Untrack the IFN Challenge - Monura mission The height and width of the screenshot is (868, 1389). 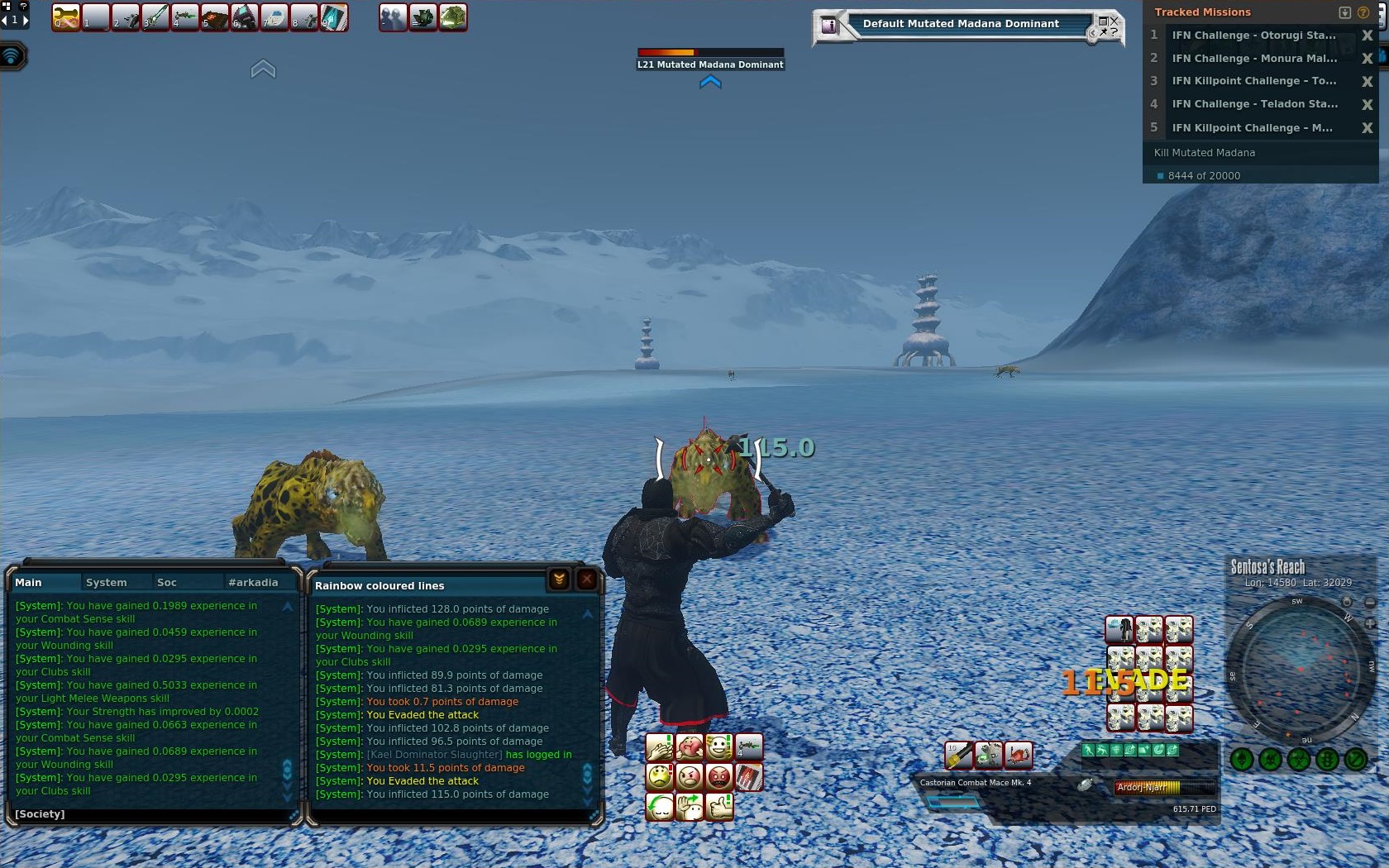click(x=1367, y=59)
